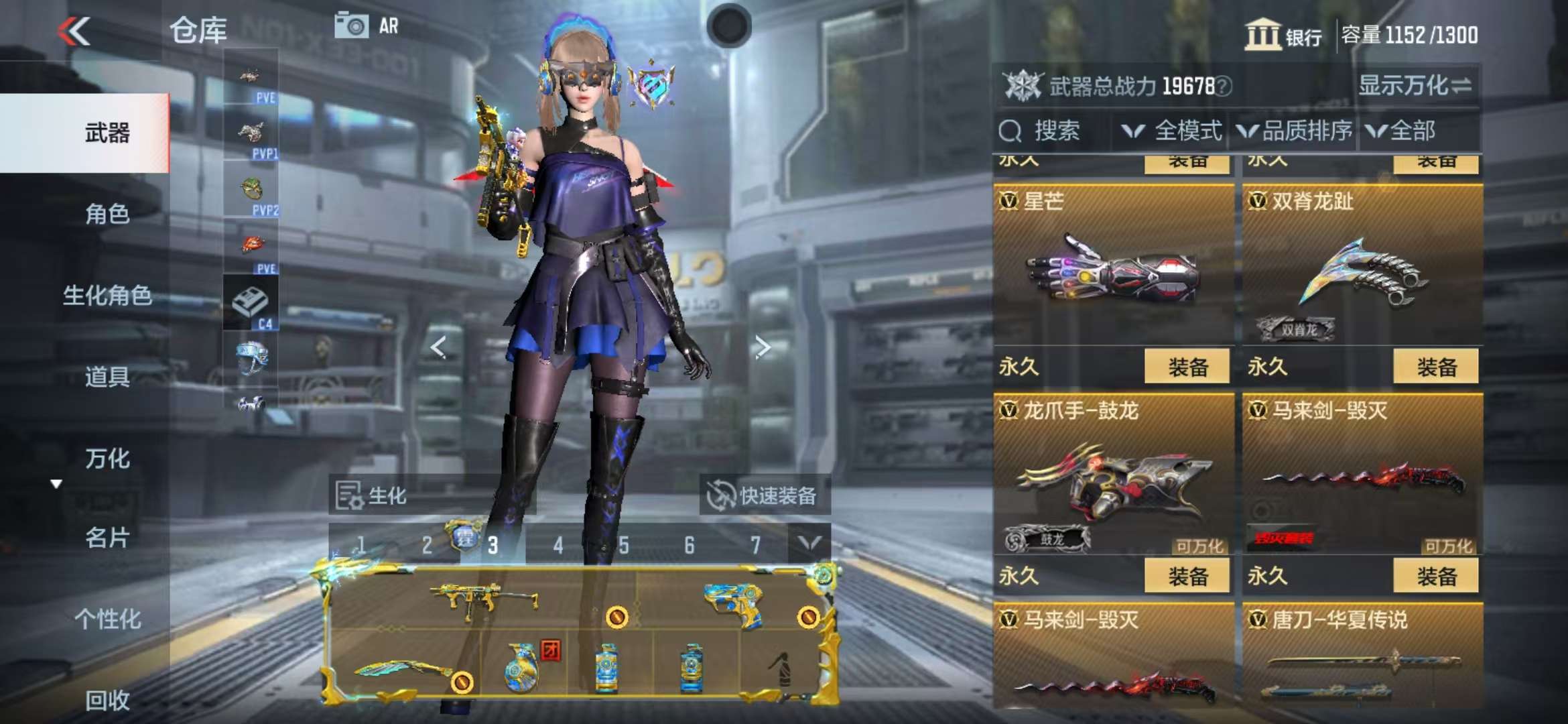Select the 道具 items tab
The height and width of the screenshot is (724, 1568).
[107, 377]
